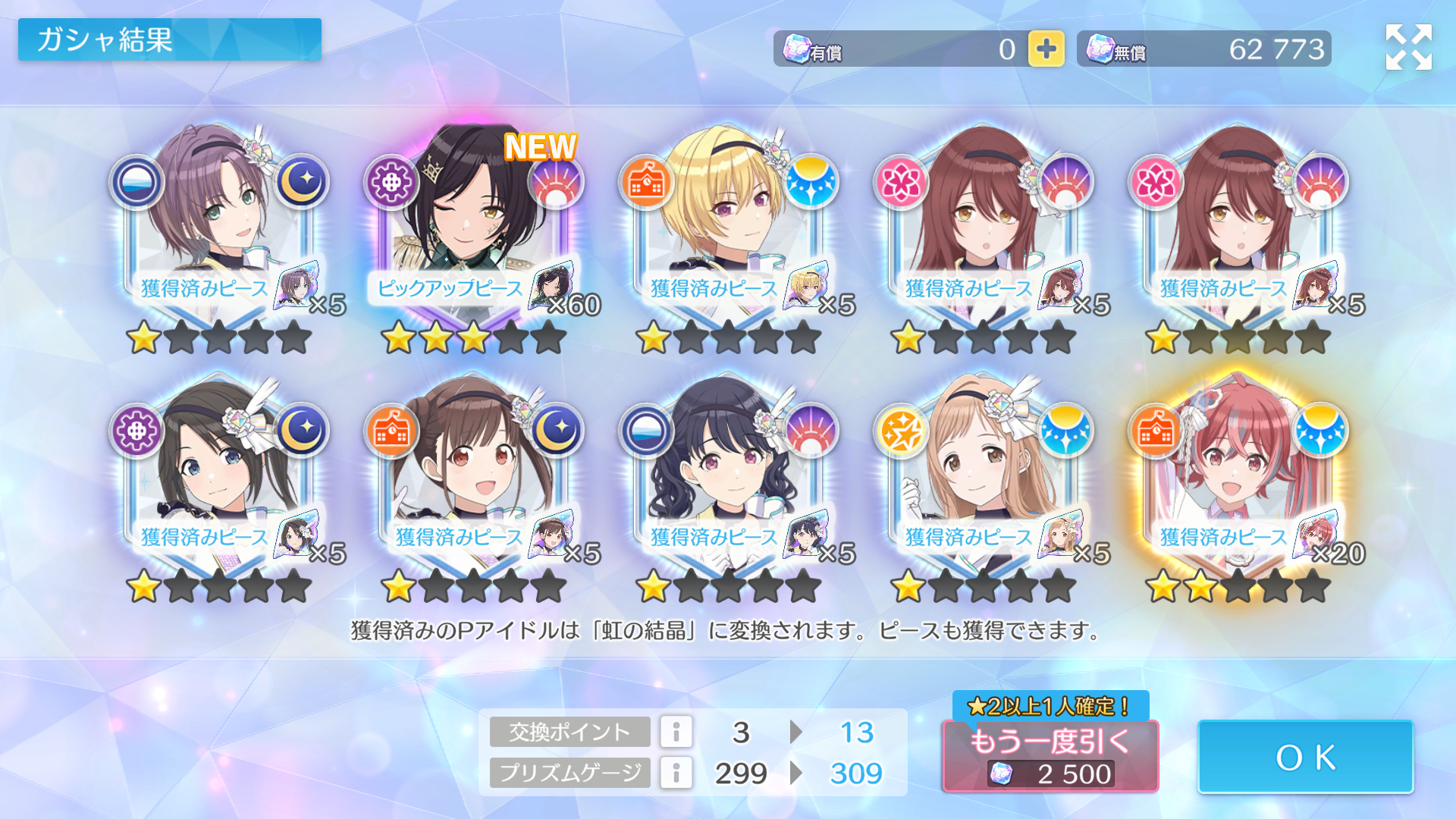This screenshot has height=819, width=1456.
Task: Select the black-haired blue-eyed idol card
Action: [x=218, y=470]
